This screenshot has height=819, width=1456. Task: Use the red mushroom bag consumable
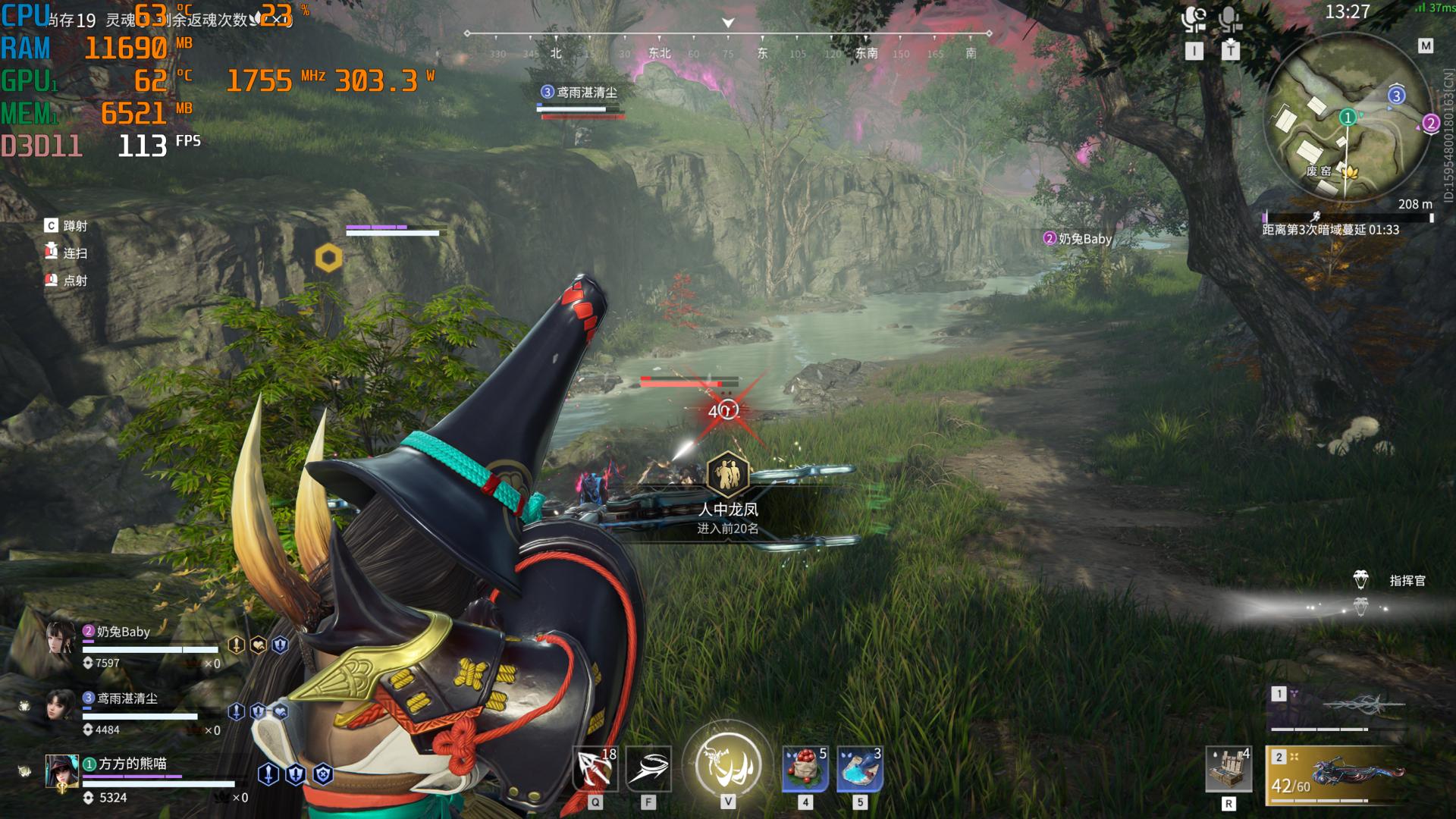coord(805,769)
